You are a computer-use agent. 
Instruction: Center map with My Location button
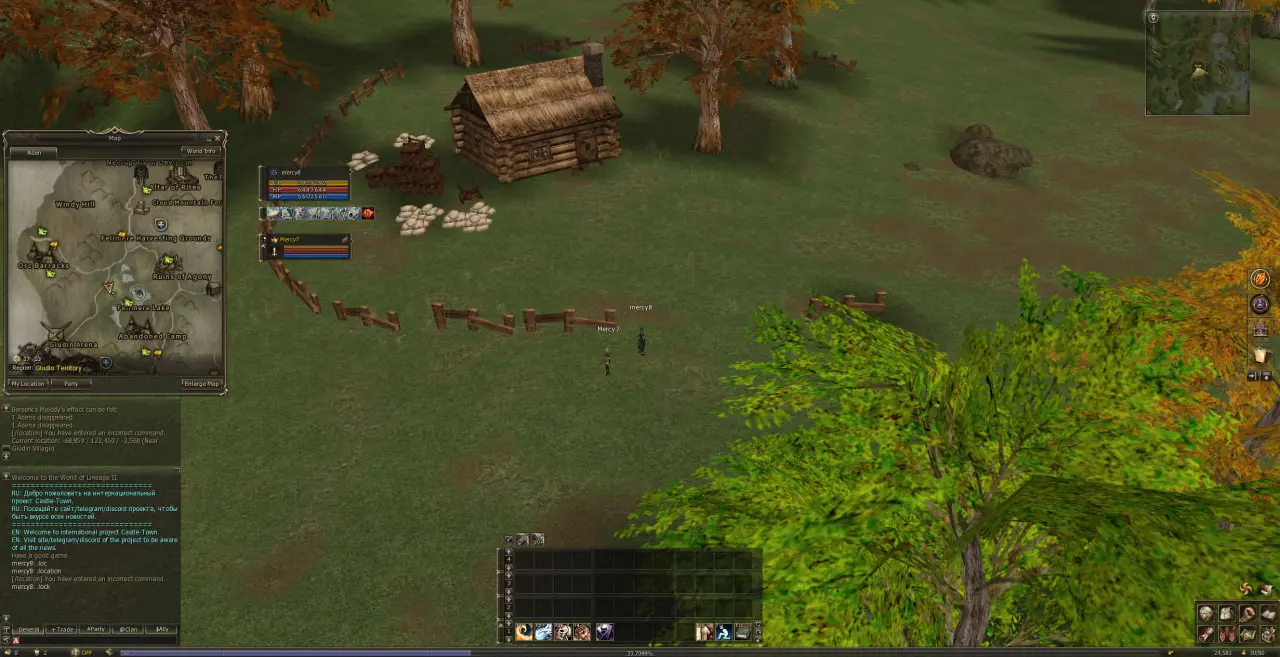[27, 383]
